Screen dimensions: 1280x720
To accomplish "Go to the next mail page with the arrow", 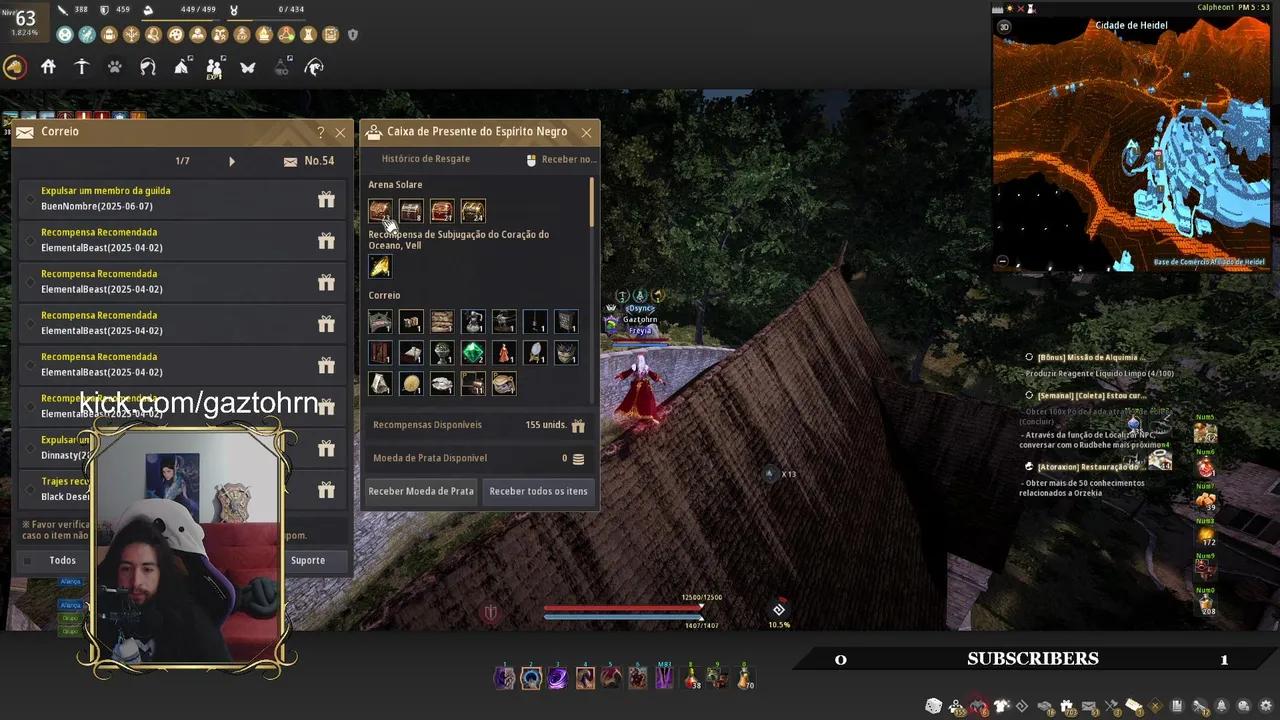I will 231,160.
